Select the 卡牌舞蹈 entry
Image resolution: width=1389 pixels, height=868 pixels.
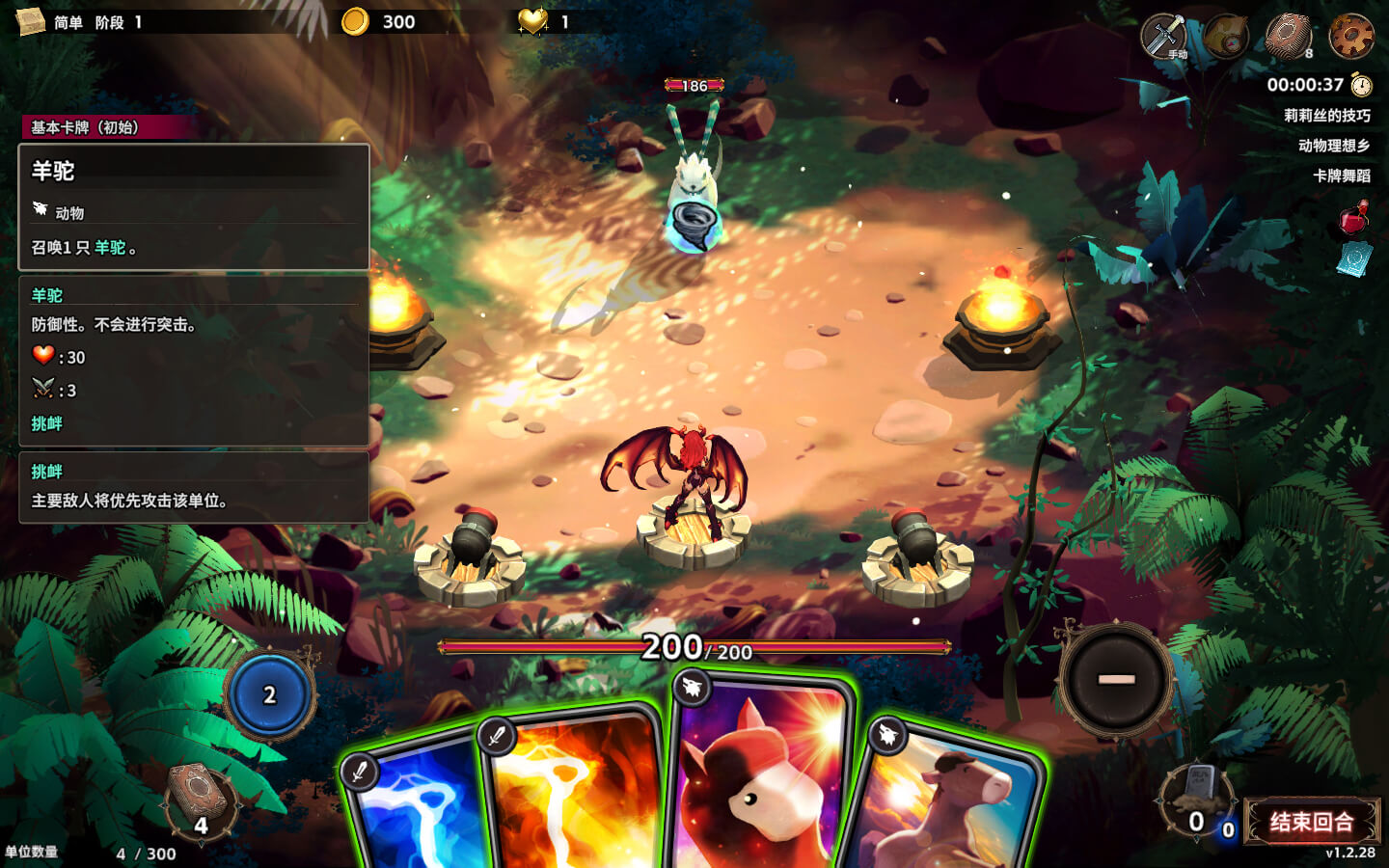point(1341,176)
